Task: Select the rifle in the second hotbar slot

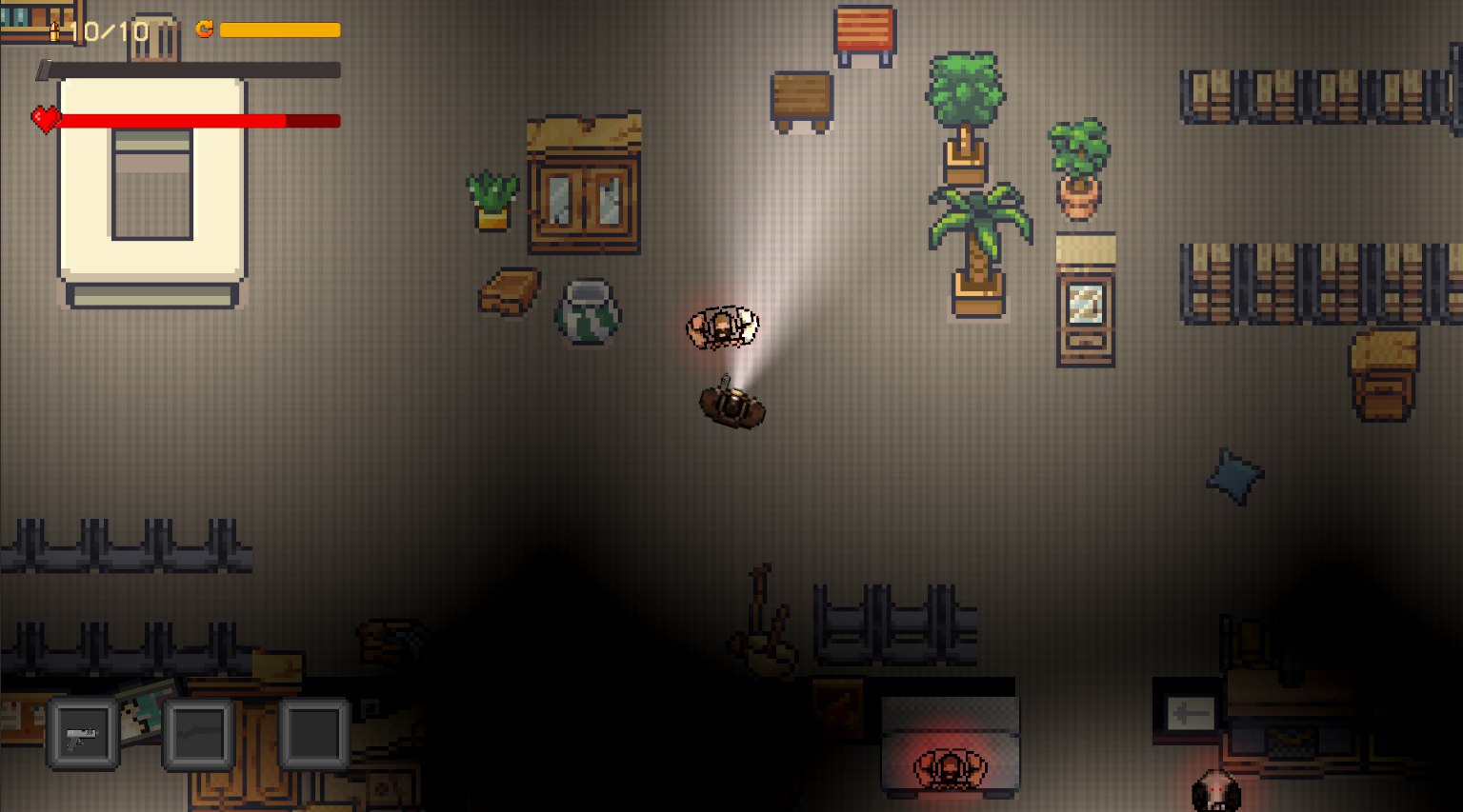Action: (198, 734)
